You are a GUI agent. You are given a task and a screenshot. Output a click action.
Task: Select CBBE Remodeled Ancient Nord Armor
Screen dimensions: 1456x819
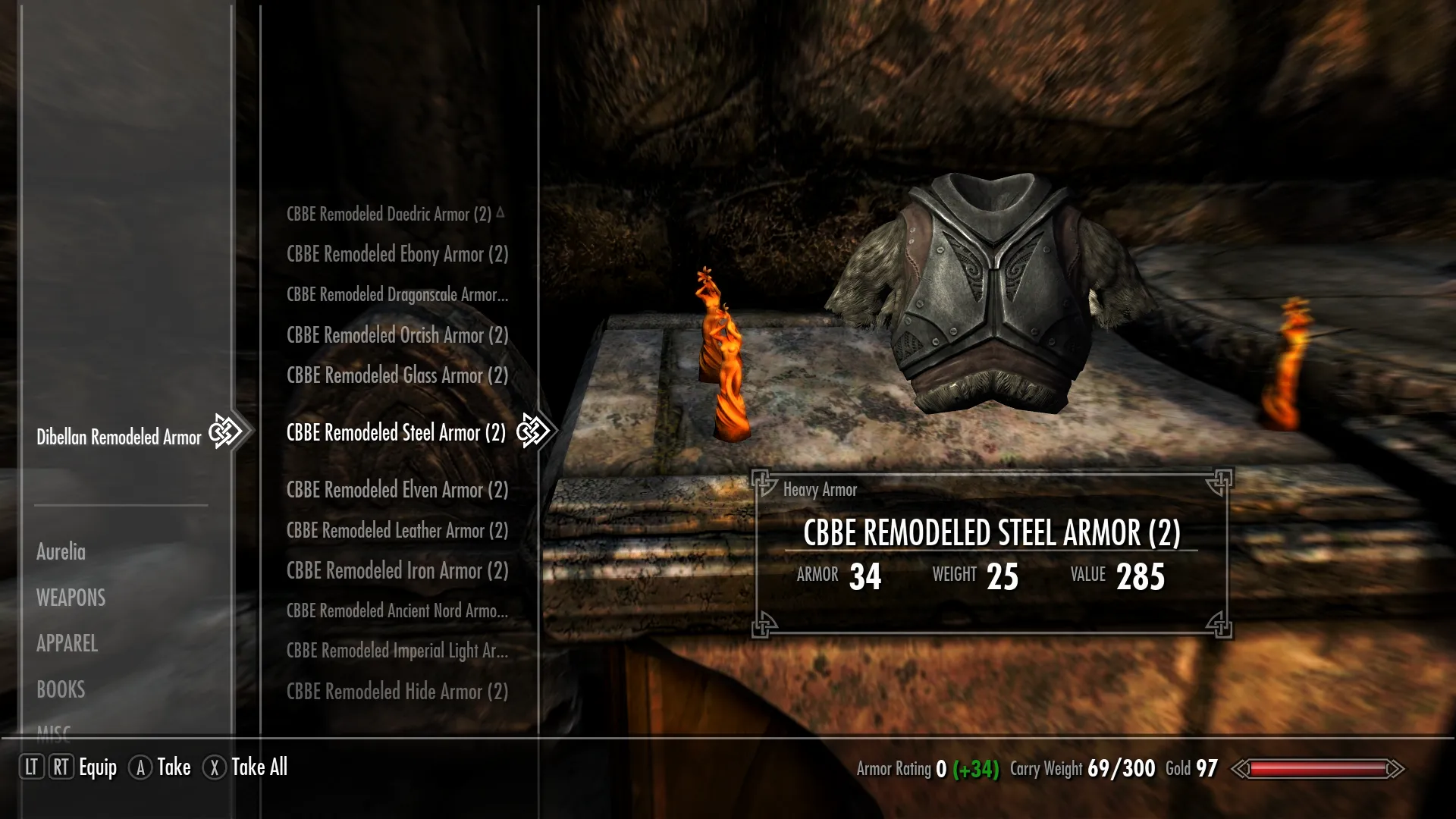point(397,611)
